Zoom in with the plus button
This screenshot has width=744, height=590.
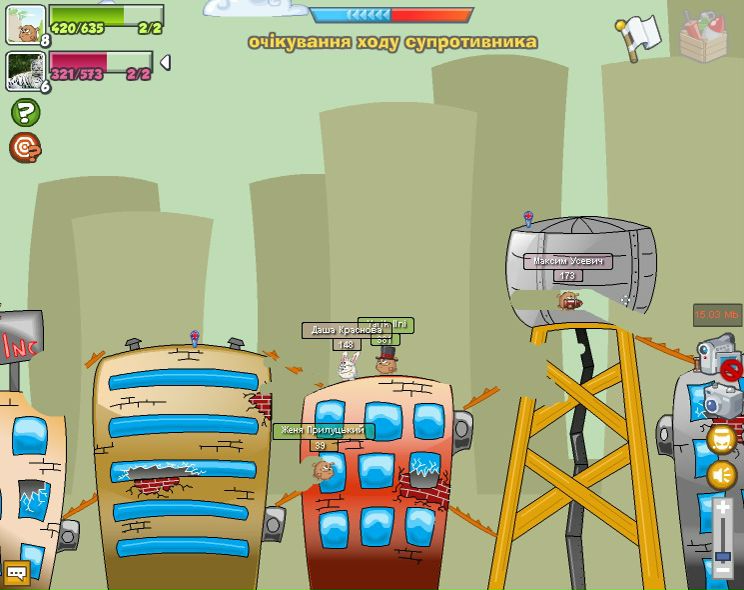(723, 509)
